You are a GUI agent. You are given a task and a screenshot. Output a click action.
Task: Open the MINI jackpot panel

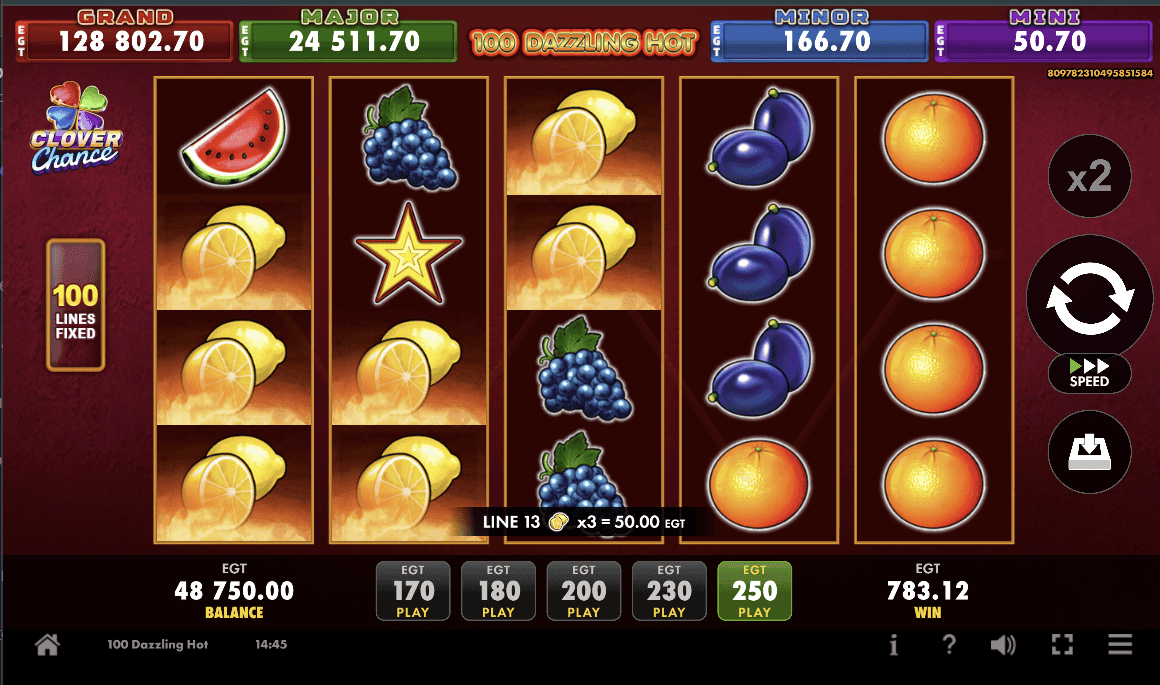tap(1043, 38)
